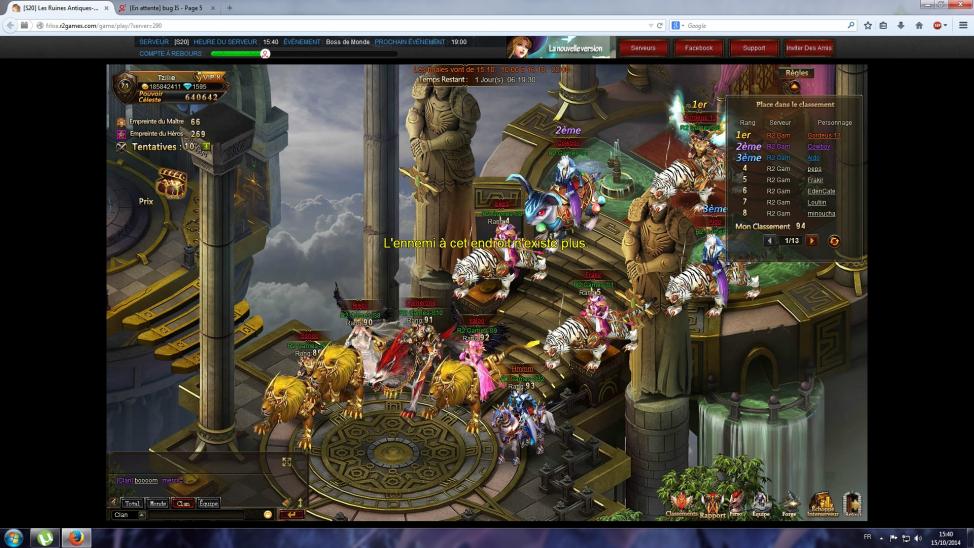Viewport: 974px width, 548px height.
Task: Open the Echoppe Interserveur shop
Action: click(x=823, y=502)
